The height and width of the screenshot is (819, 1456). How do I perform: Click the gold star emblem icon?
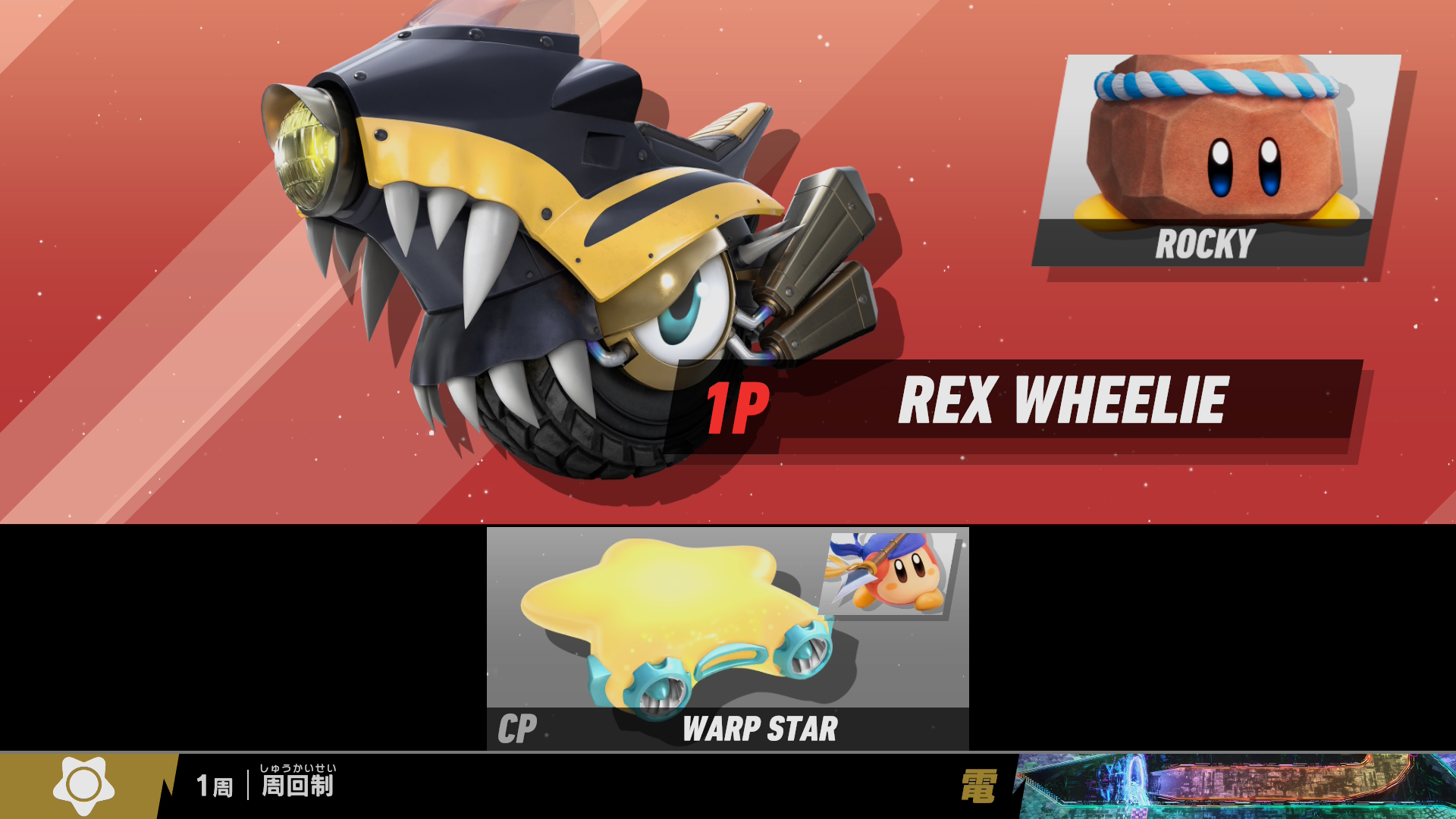tap(83, 786)
